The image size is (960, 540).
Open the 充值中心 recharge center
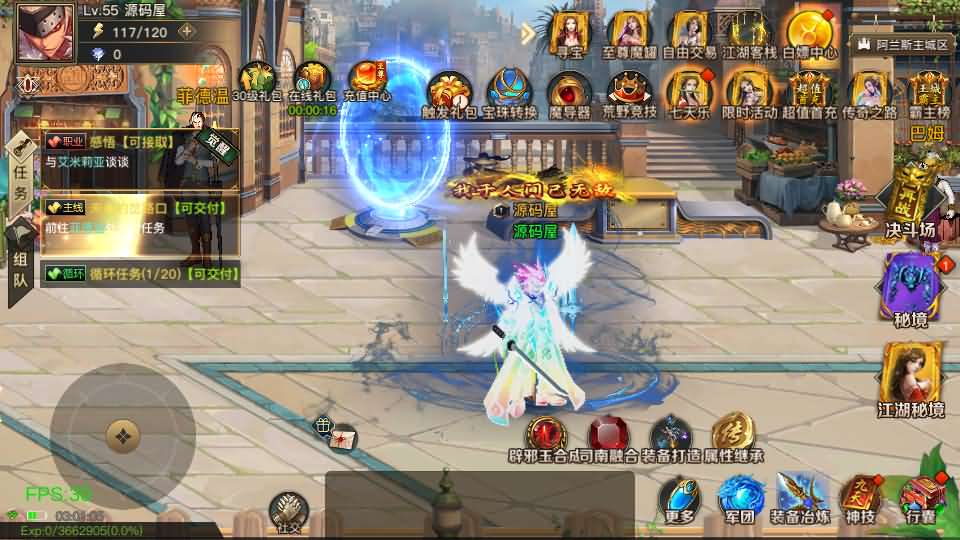[x=367, y=80]
